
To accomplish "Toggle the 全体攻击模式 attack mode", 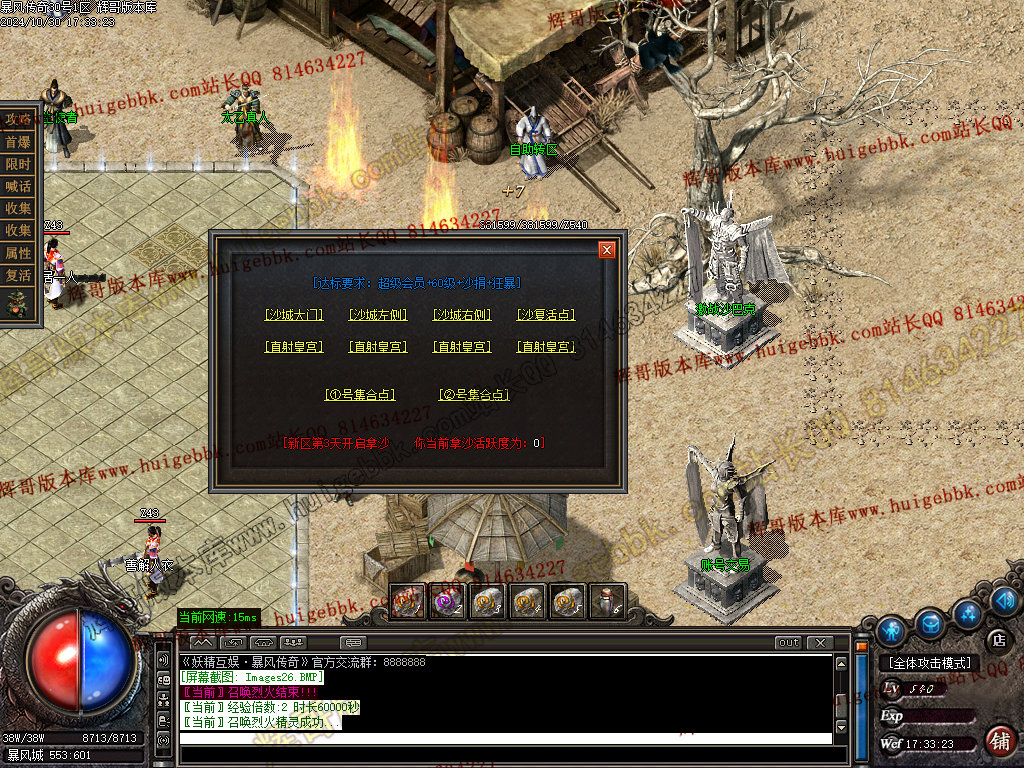I will tap(929, 663).
